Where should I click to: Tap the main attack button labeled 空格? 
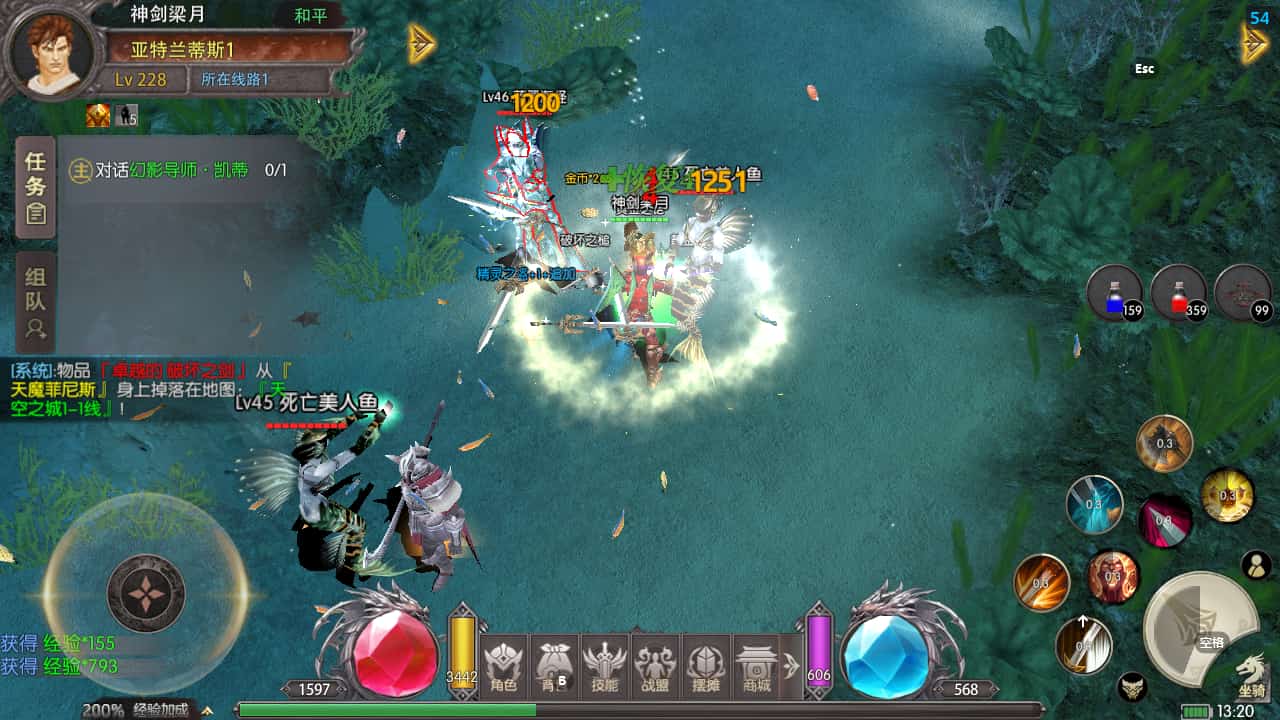click(1199, 627)
